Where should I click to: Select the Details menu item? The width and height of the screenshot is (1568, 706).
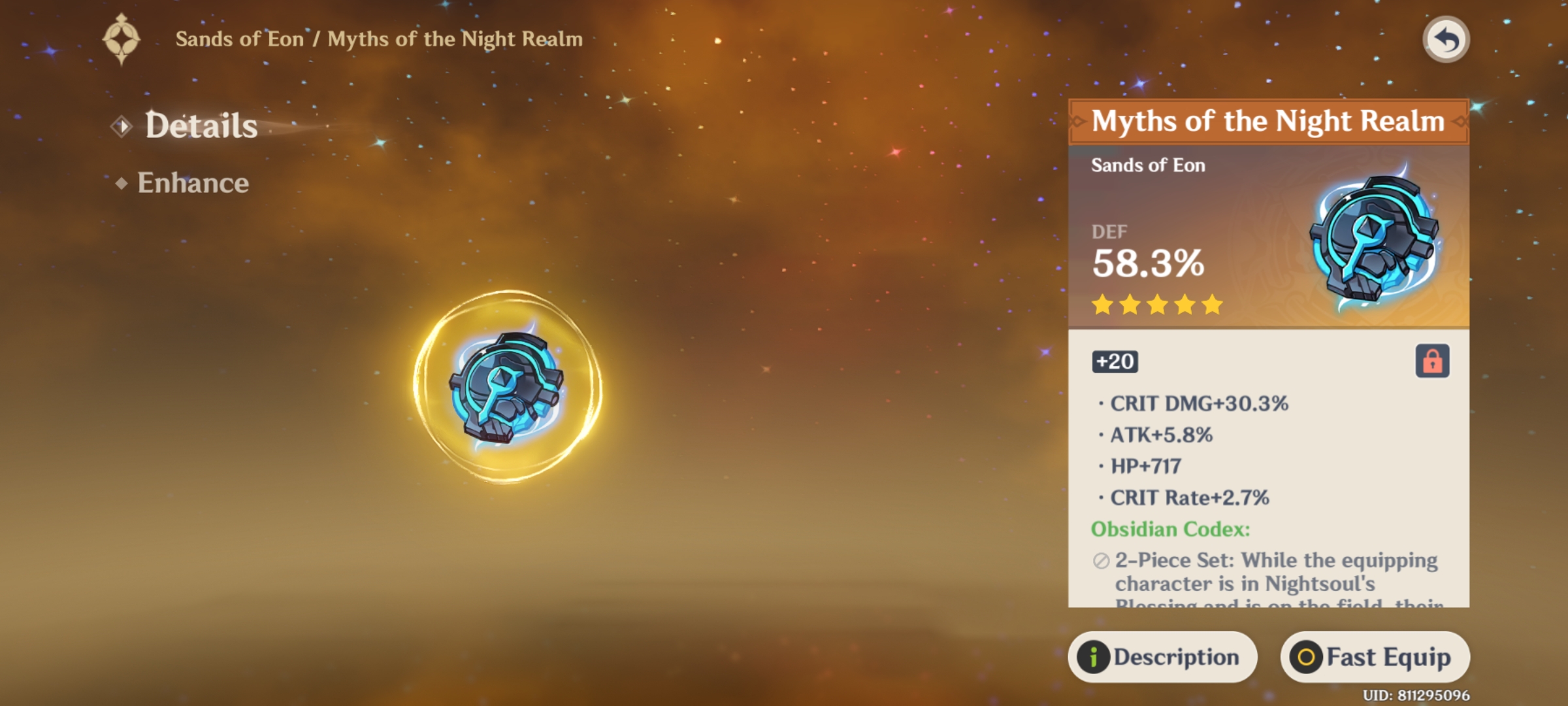click(x=199, y=125)
